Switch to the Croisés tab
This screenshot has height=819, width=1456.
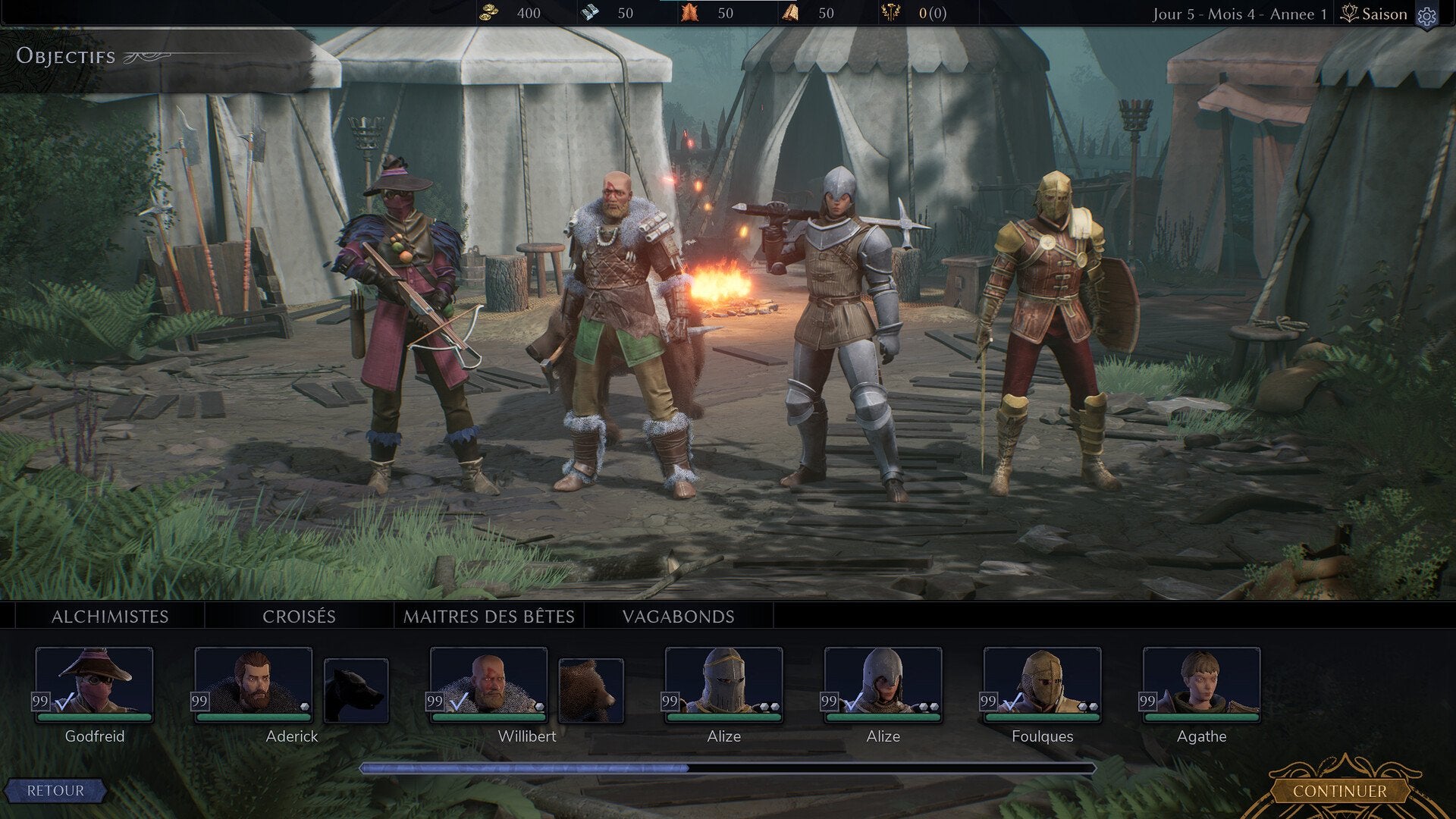point(300,617)
